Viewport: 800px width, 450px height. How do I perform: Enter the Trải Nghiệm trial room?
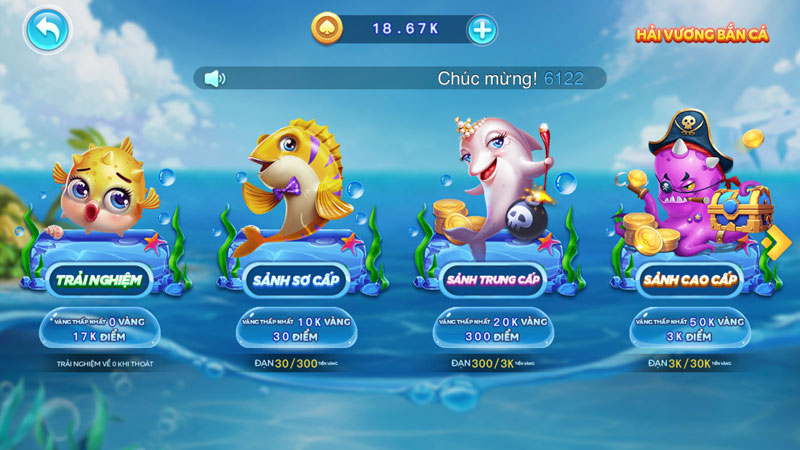tap(97, 281)
